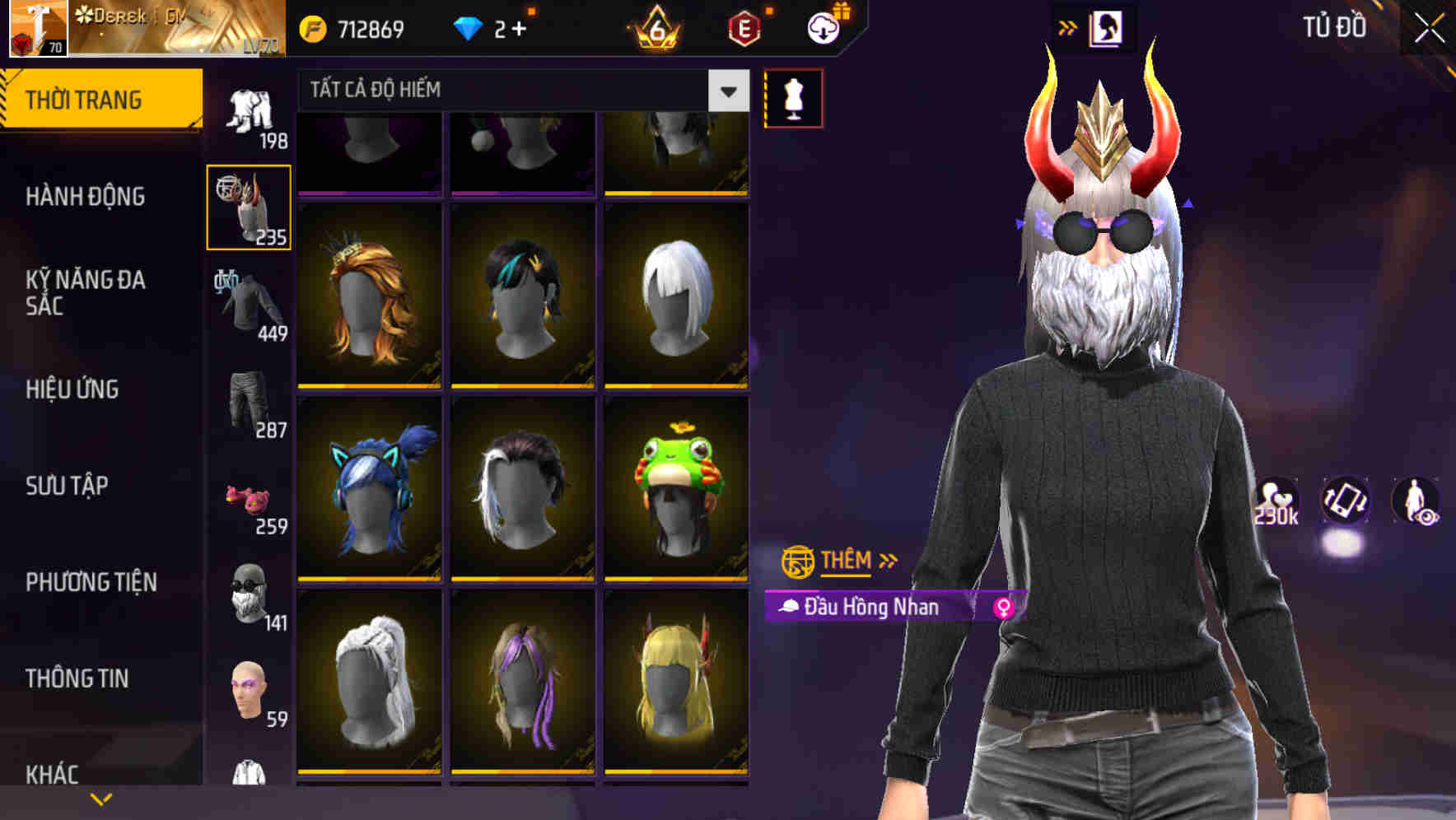Screen dimensions: 1456x820
Task: Click the diamond currency icon at the top
Action: click(468, 26)
